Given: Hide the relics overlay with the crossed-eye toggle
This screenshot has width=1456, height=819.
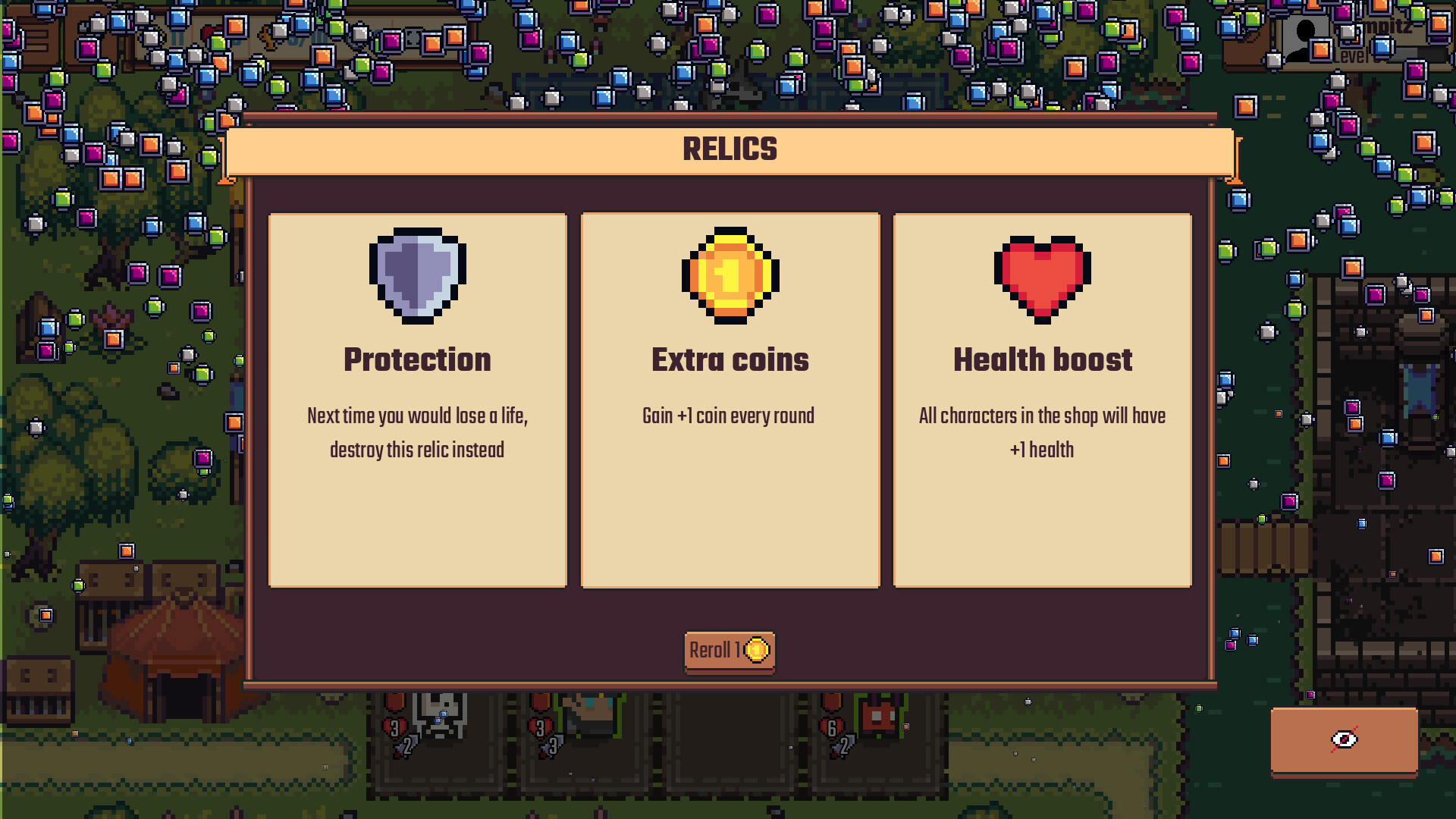Looking at the screenshot, I should click(x=1344, y=740).
